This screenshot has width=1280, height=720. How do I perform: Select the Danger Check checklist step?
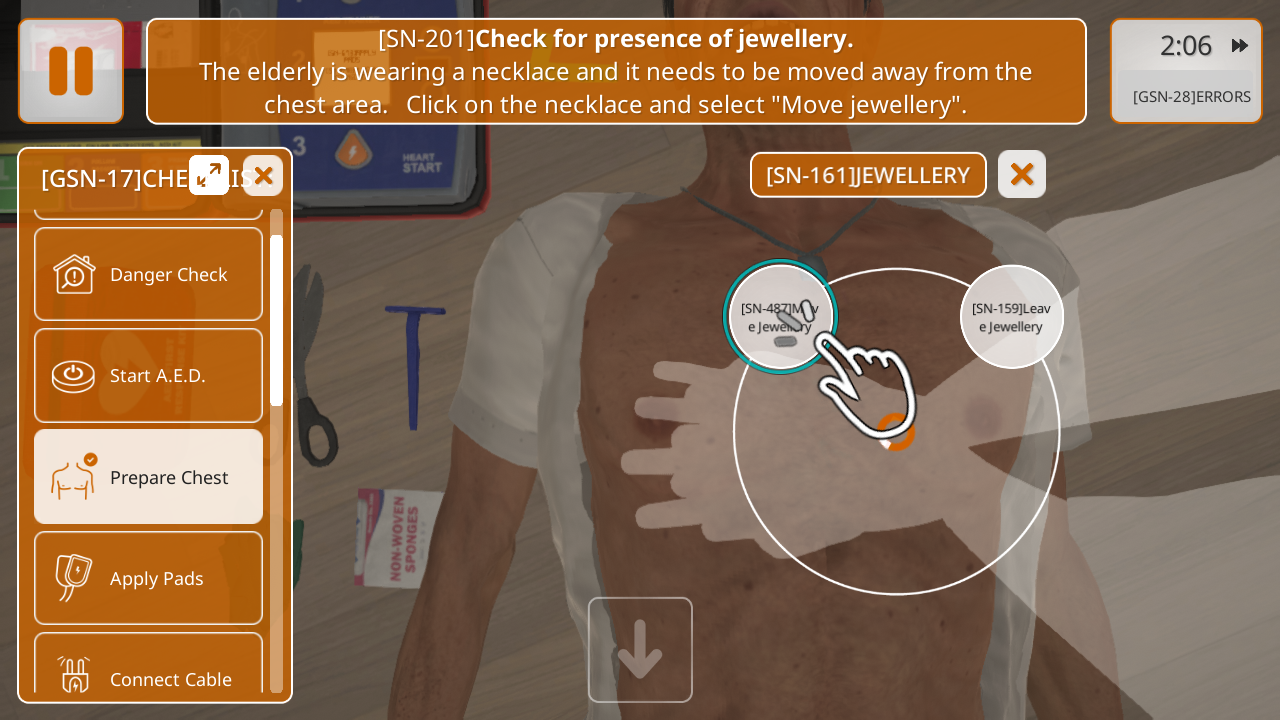pyautogui.click(x=148, y=274)
